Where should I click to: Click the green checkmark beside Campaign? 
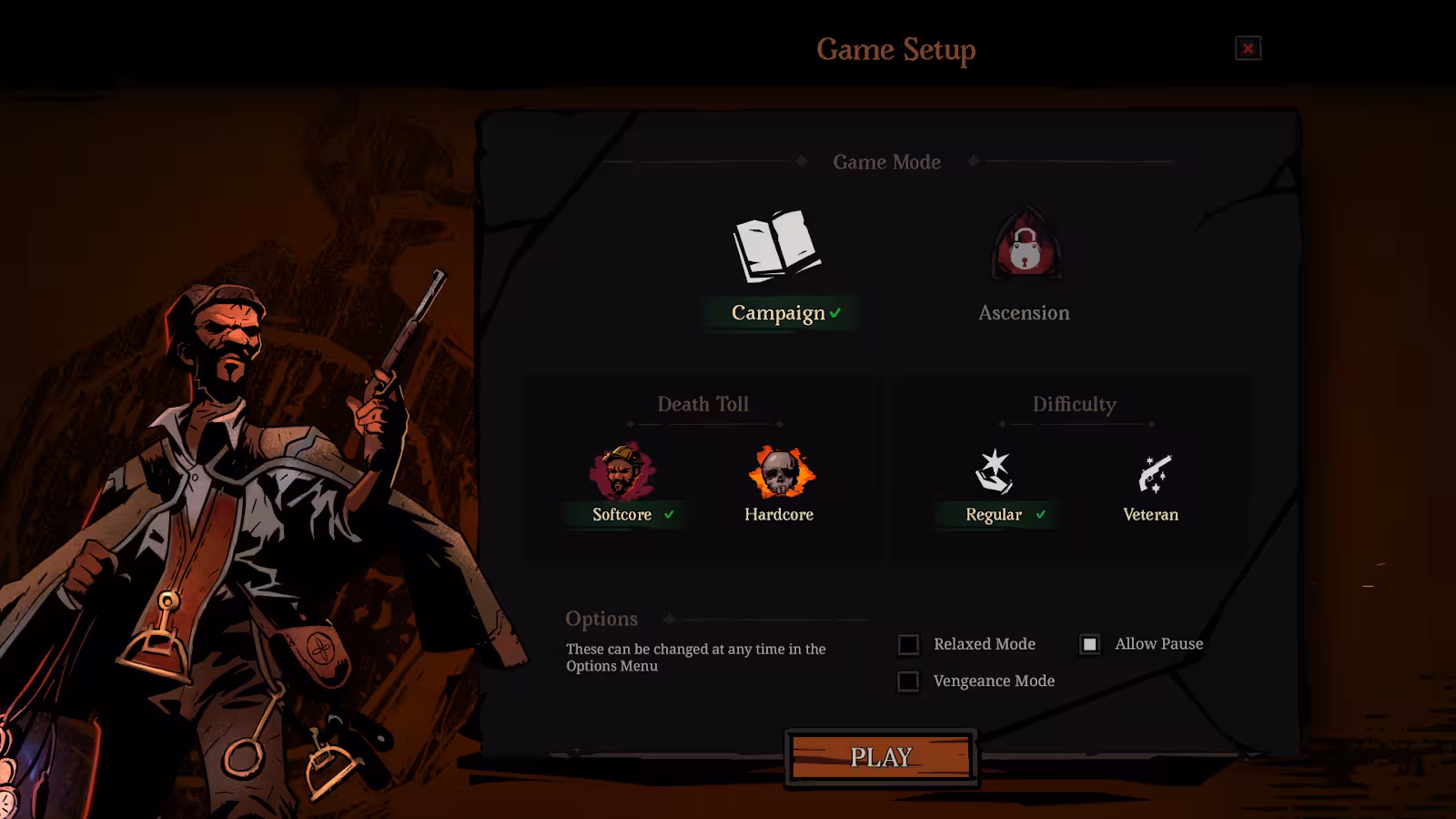click(x=834, y=313)
